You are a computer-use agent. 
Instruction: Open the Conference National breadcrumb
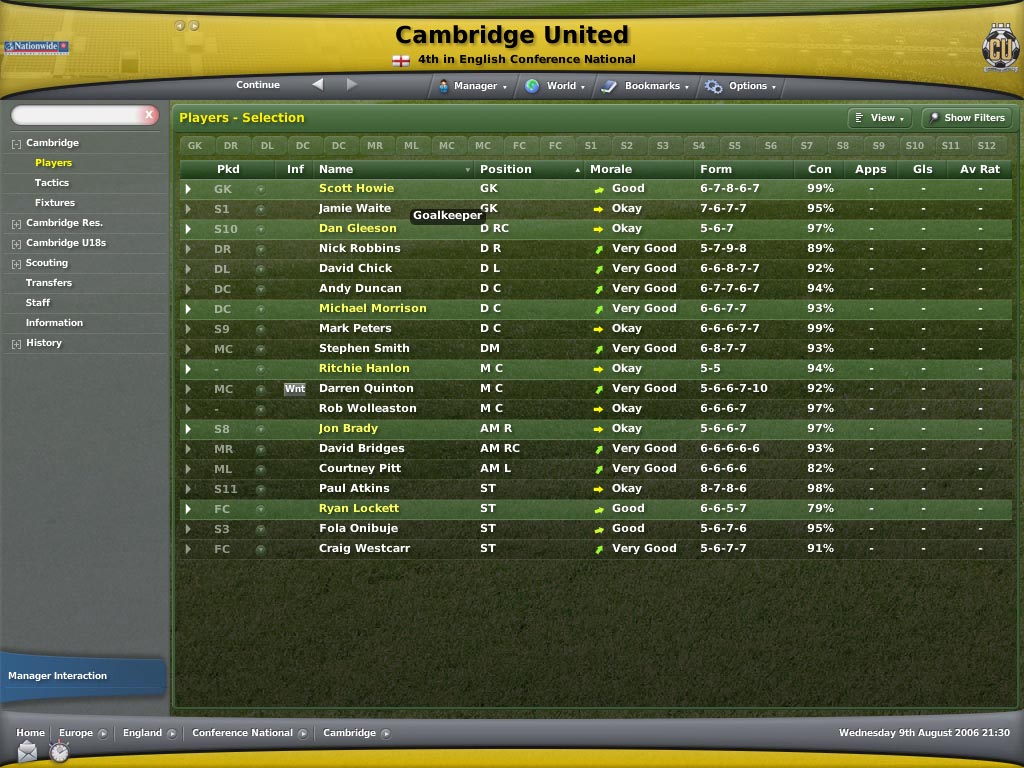pyautogui.click(x=243, y=733)
